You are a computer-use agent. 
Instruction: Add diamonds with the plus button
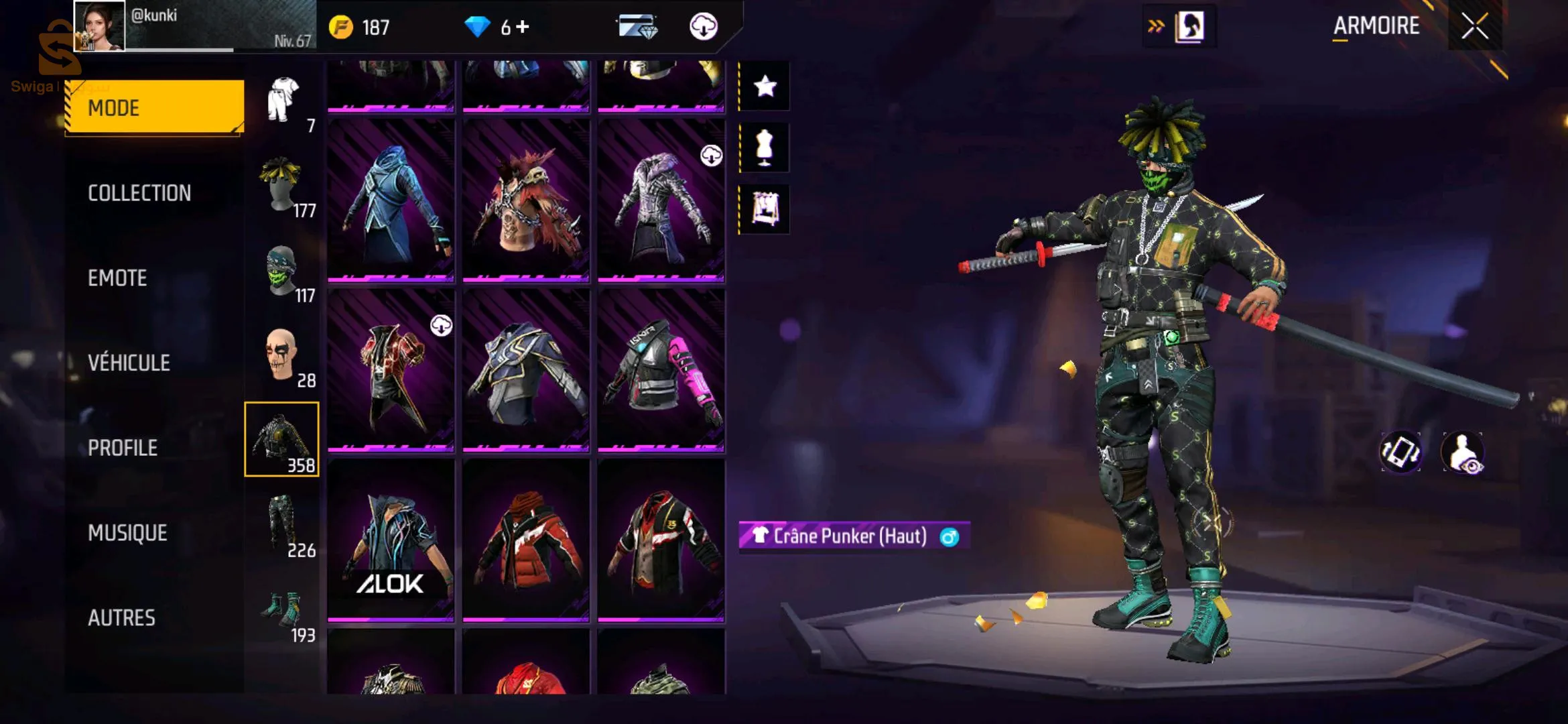click(523, 27)
